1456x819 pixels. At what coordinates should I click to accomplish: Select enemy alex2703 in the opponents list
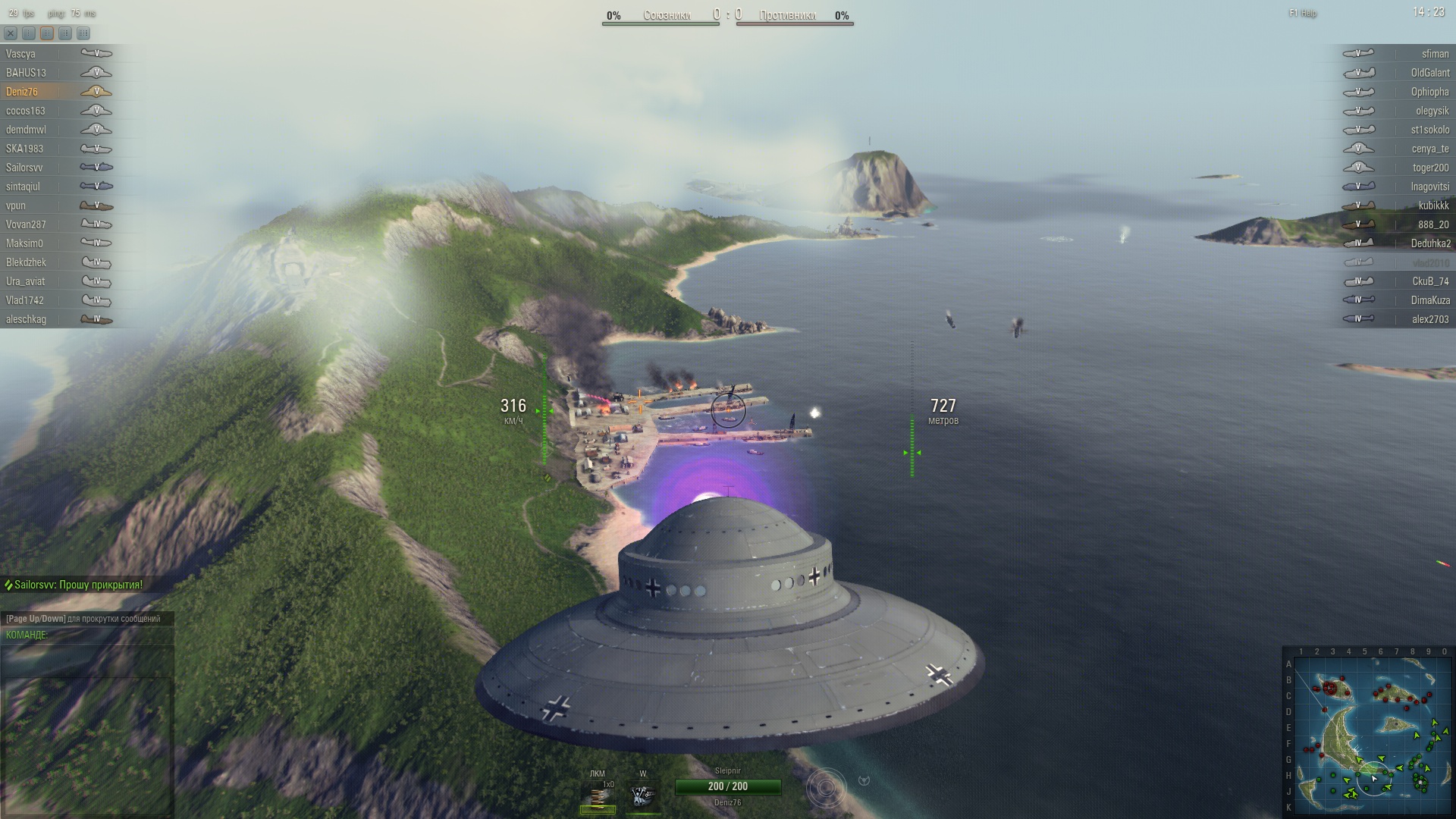(x=1429, y=319)
